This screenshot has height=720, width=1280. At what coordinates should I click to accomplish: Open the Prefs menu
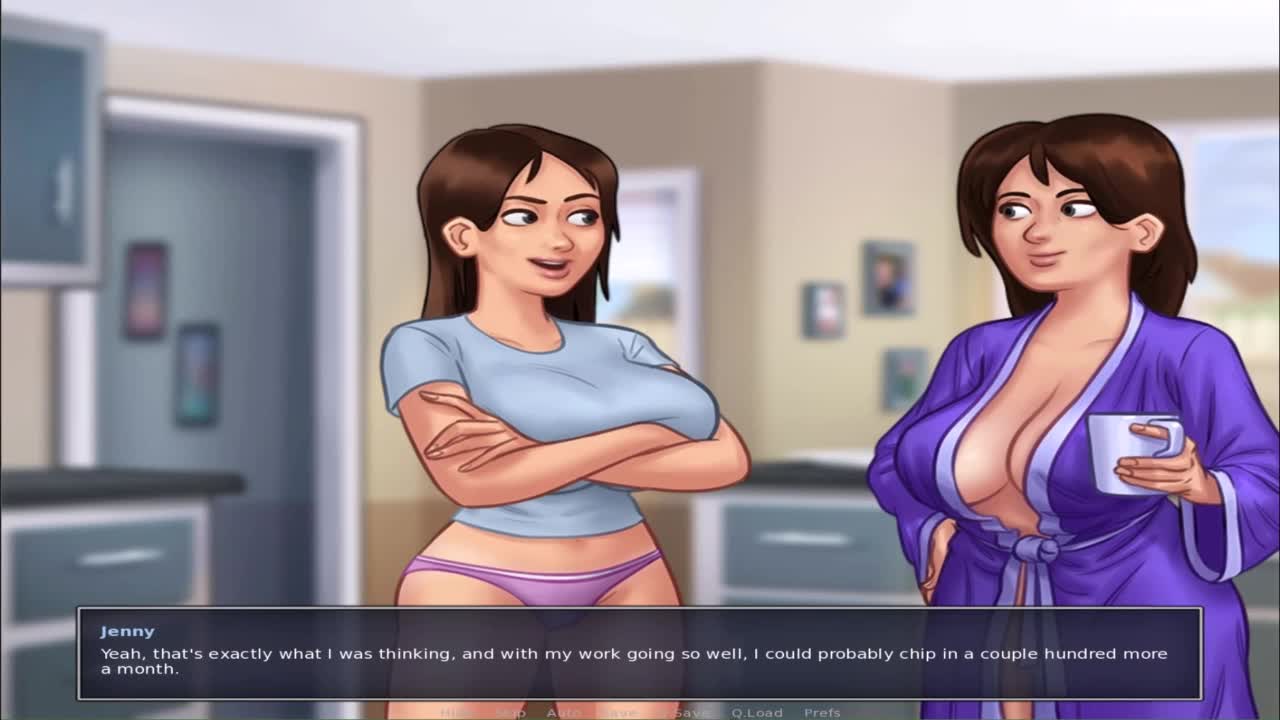coord(822,712)
